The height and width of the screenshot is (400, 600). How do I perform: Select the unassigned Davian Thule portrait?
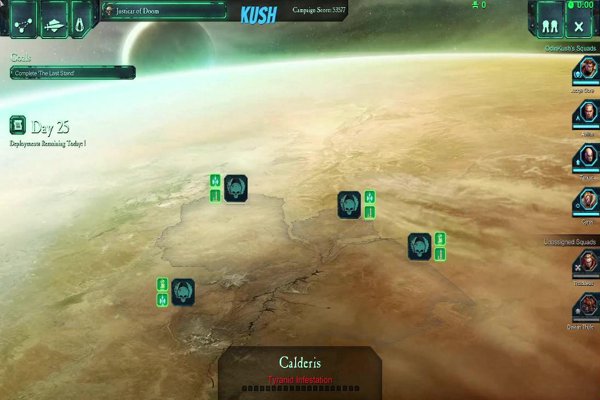point(585,306)
